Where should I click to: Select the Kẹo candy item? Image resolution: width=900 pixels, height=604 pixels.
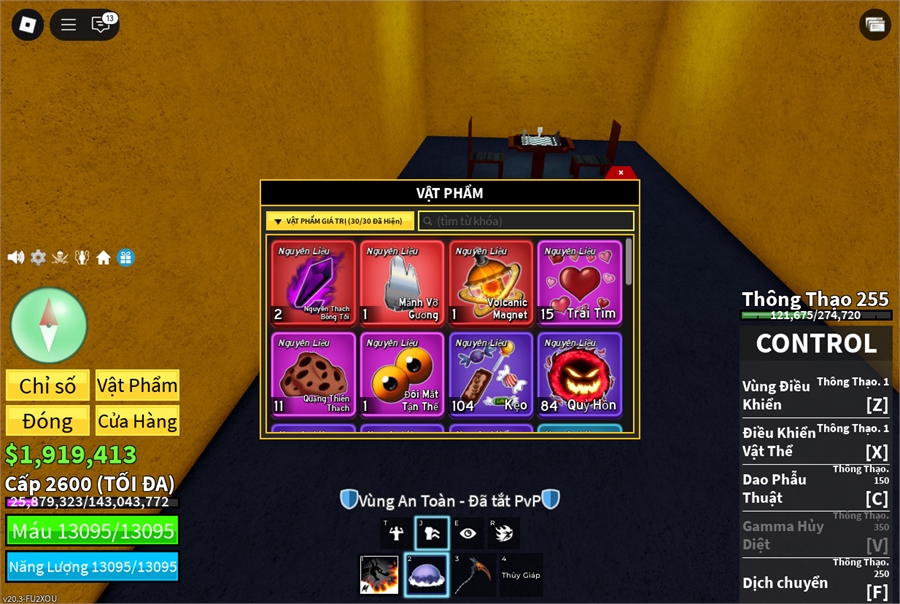492,374
